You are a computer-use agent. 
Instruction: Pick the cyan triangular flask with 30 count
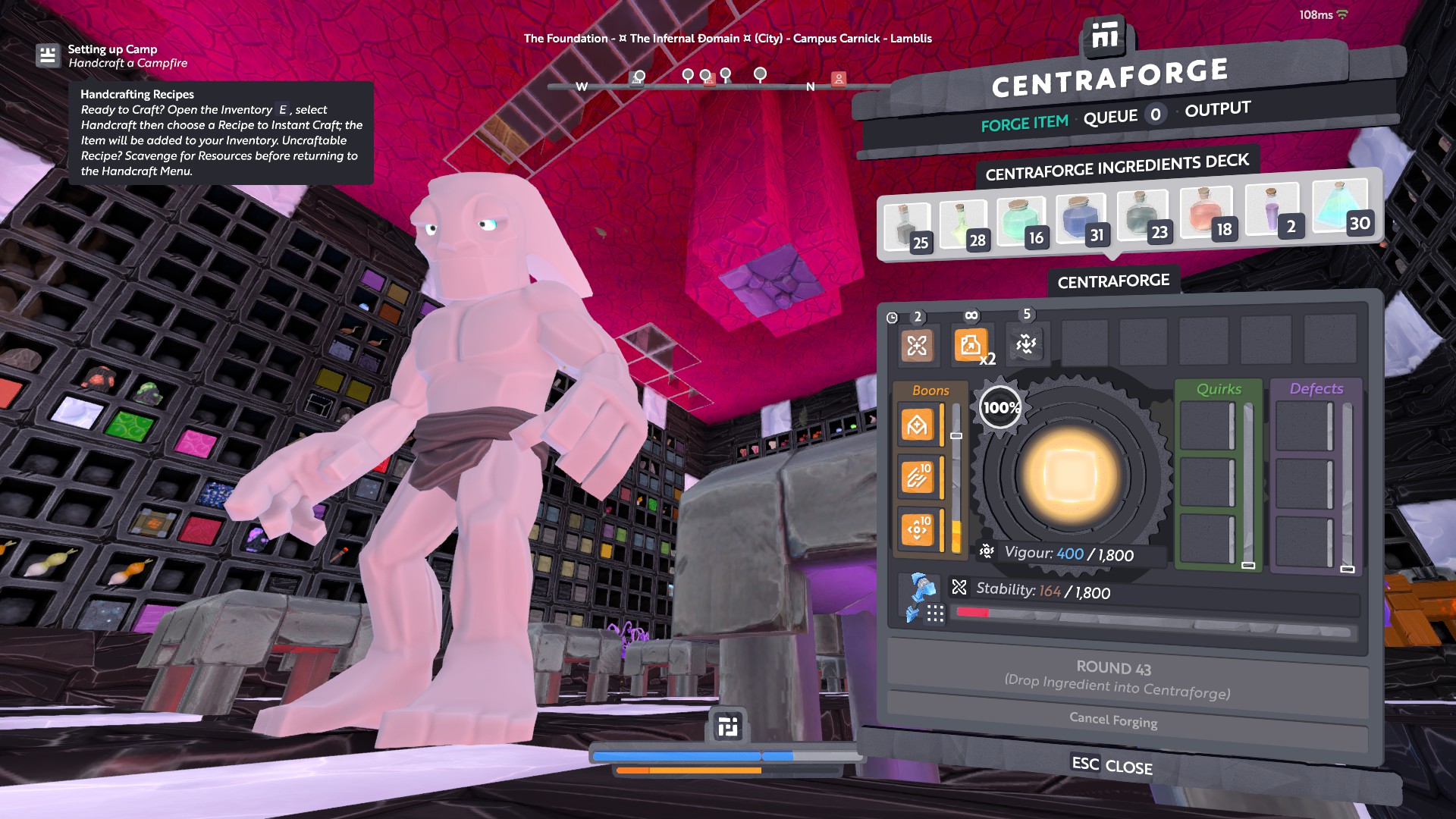[x=1339, y=205]
